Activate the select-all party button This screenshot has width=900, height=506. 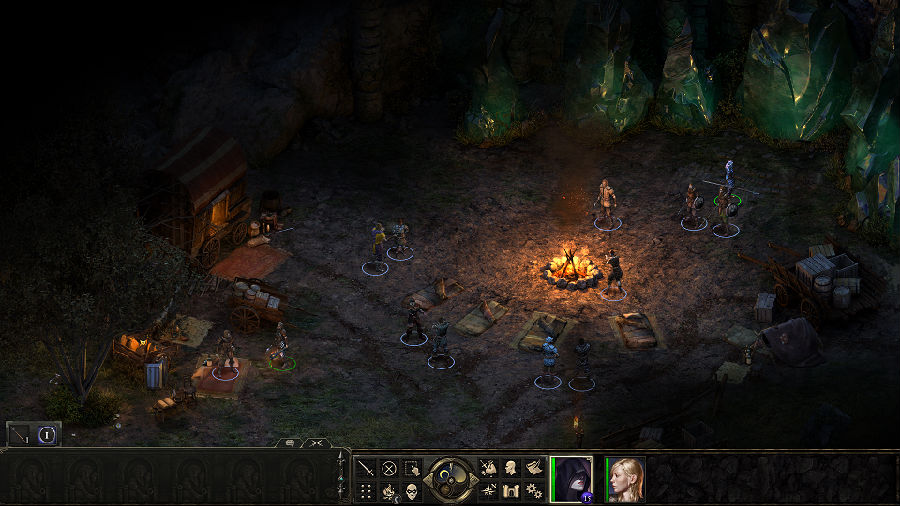point(412,467)
